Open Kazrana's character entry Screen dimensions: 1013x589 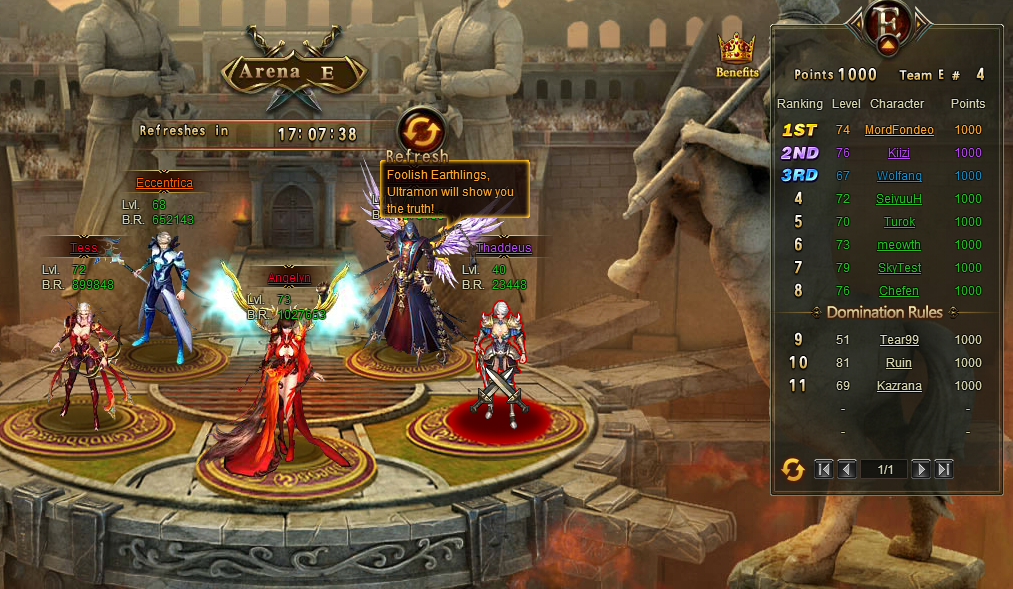tap(899, 386)
